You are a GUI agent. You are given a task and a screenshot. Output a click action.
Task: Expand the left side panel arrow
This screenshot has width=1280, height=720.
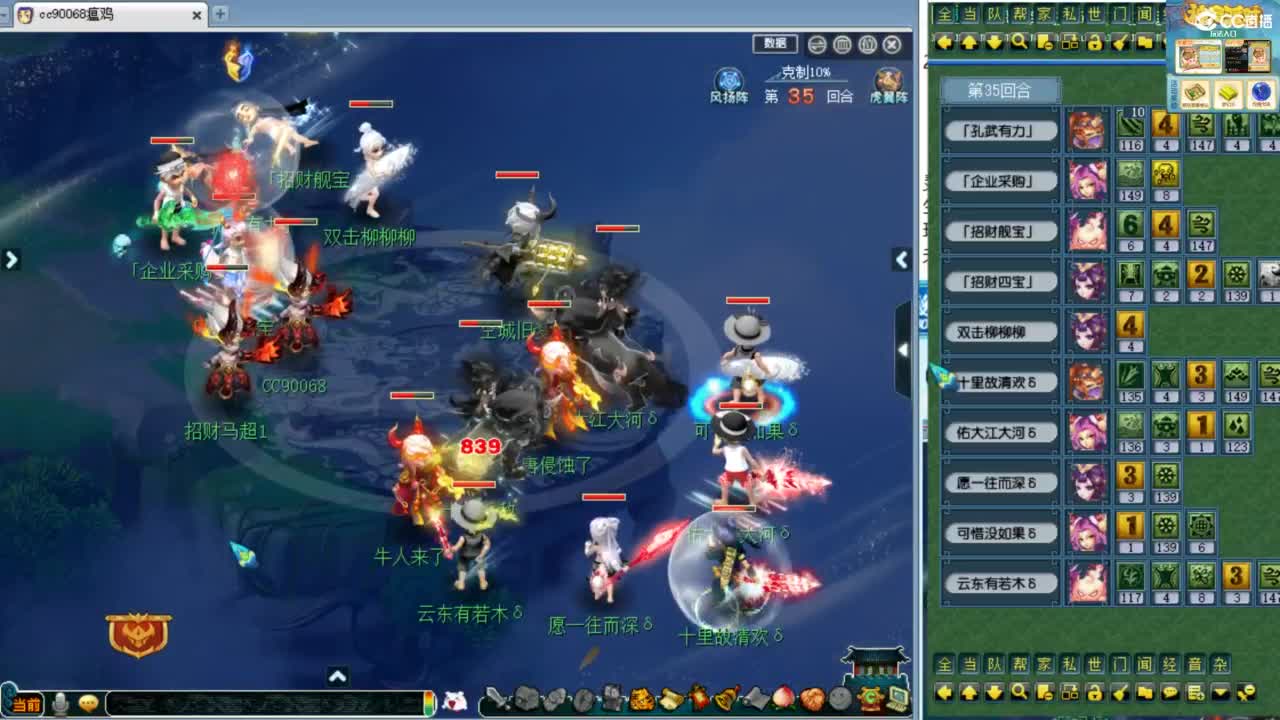11,259
